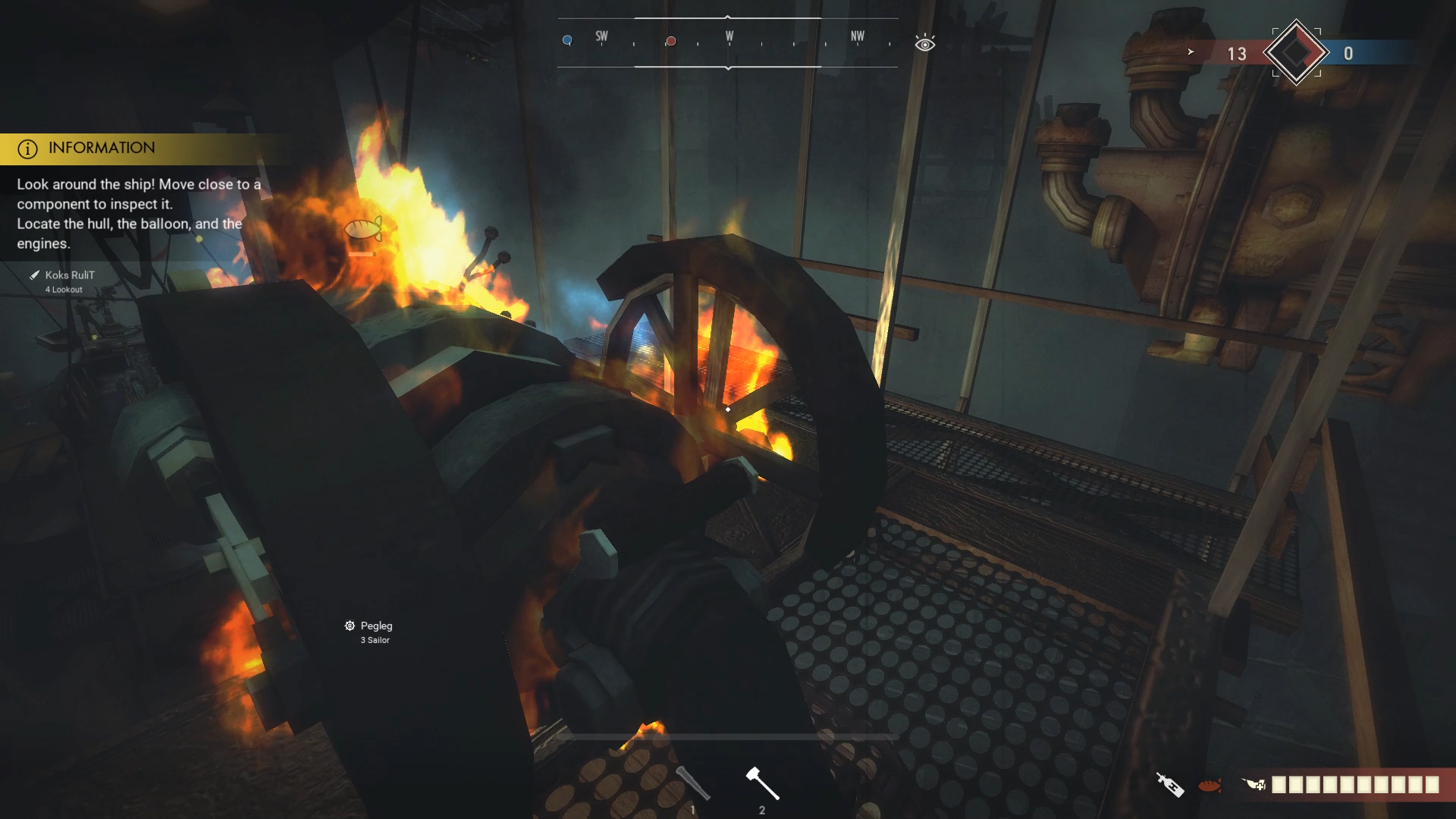Click the compass heading strip
This screenshot has width=1456, height=819.
tap(728, 42)
